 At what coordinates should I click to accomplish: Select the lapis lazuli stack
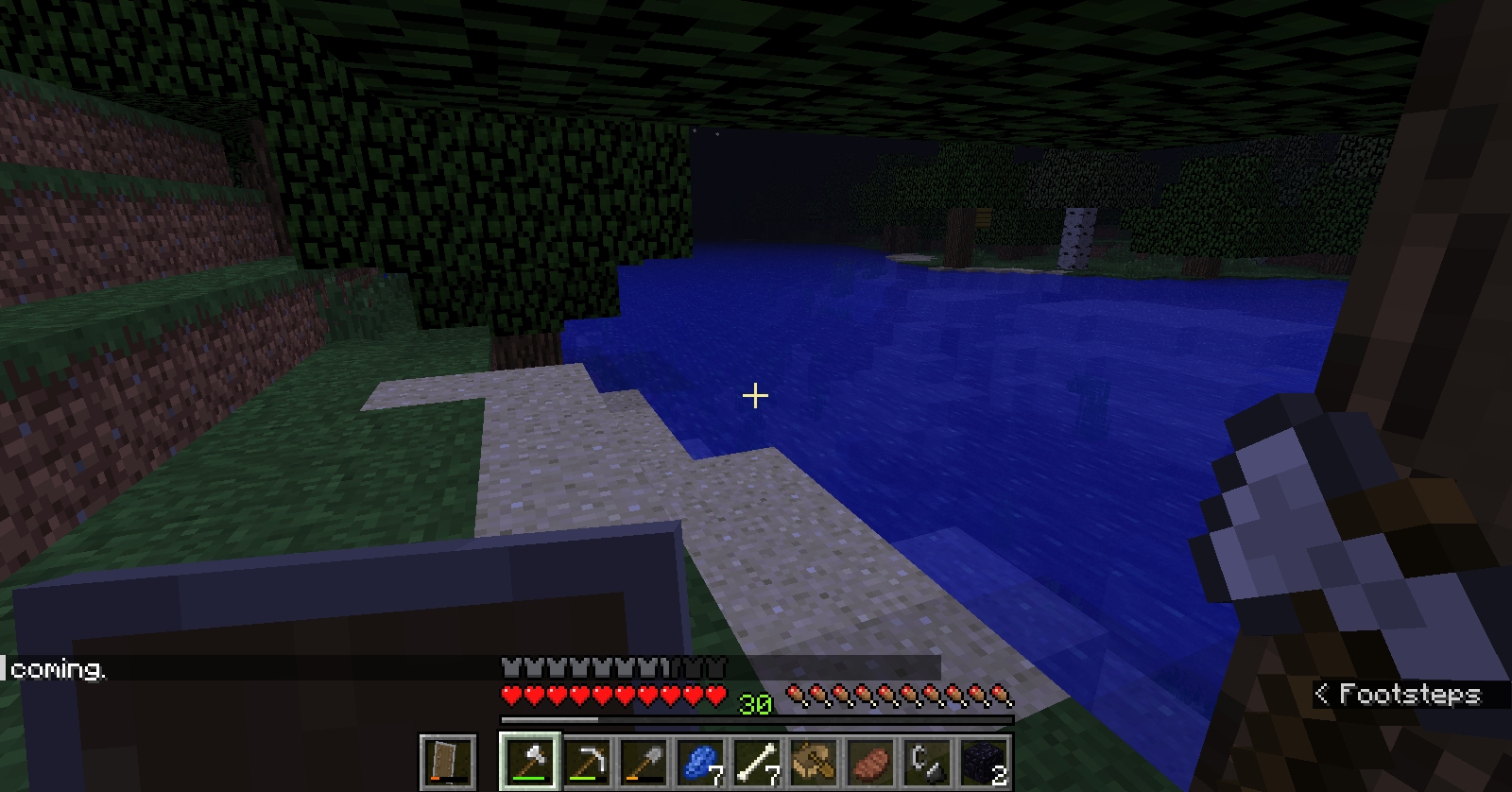tap(700, 761)
